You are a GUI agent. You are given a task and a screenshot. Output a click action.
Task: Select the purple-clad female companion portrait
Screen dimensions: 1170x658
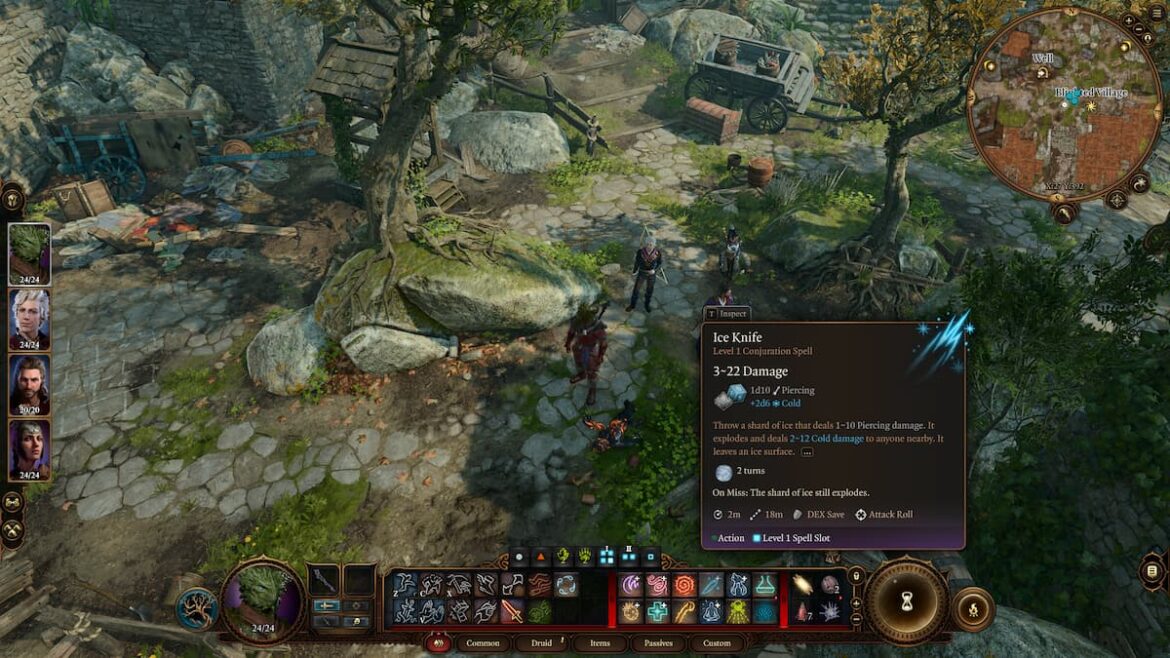tap(29, 449)
